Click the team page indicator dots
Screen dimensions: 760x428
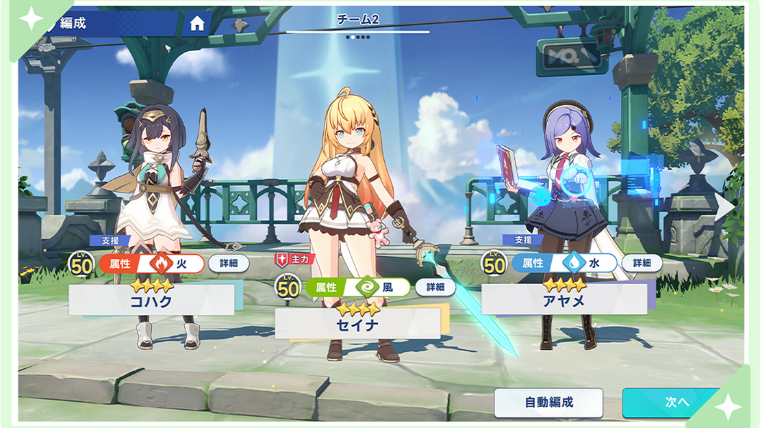click(x=357, y=37)
